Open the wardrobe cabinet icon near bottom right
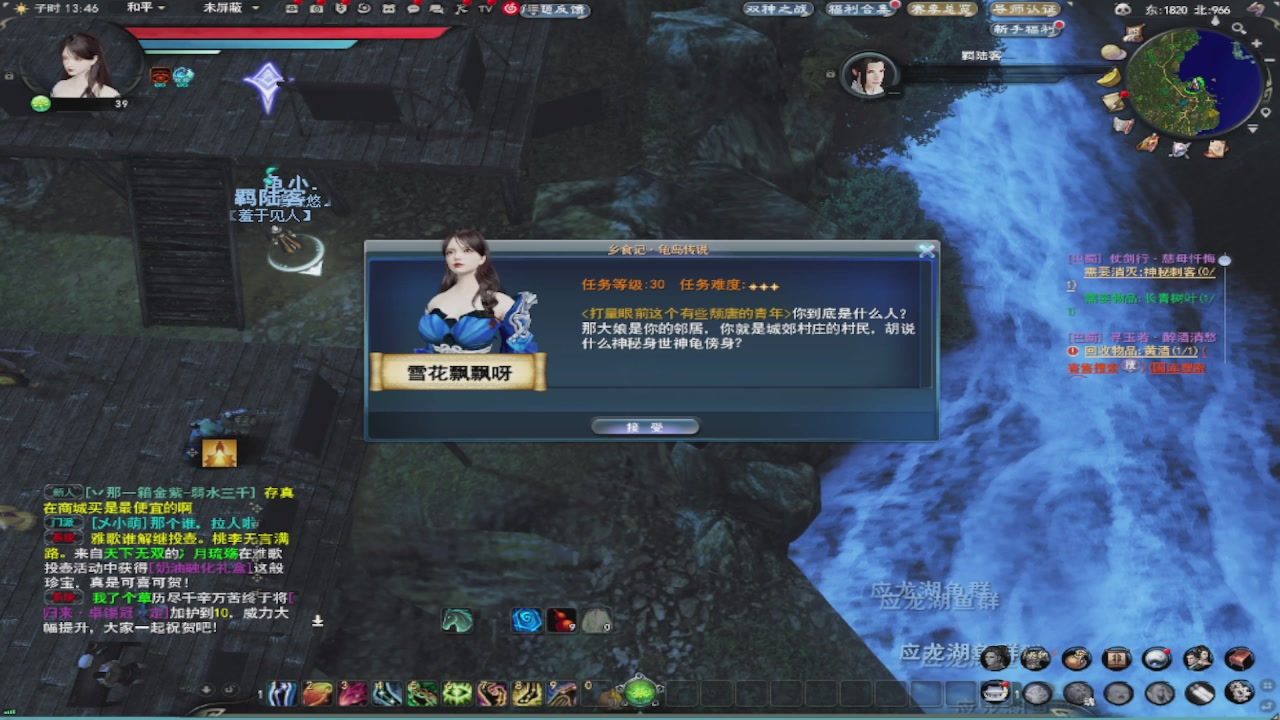This screenshot has height=720, width=1280. tap(1118, 660)
